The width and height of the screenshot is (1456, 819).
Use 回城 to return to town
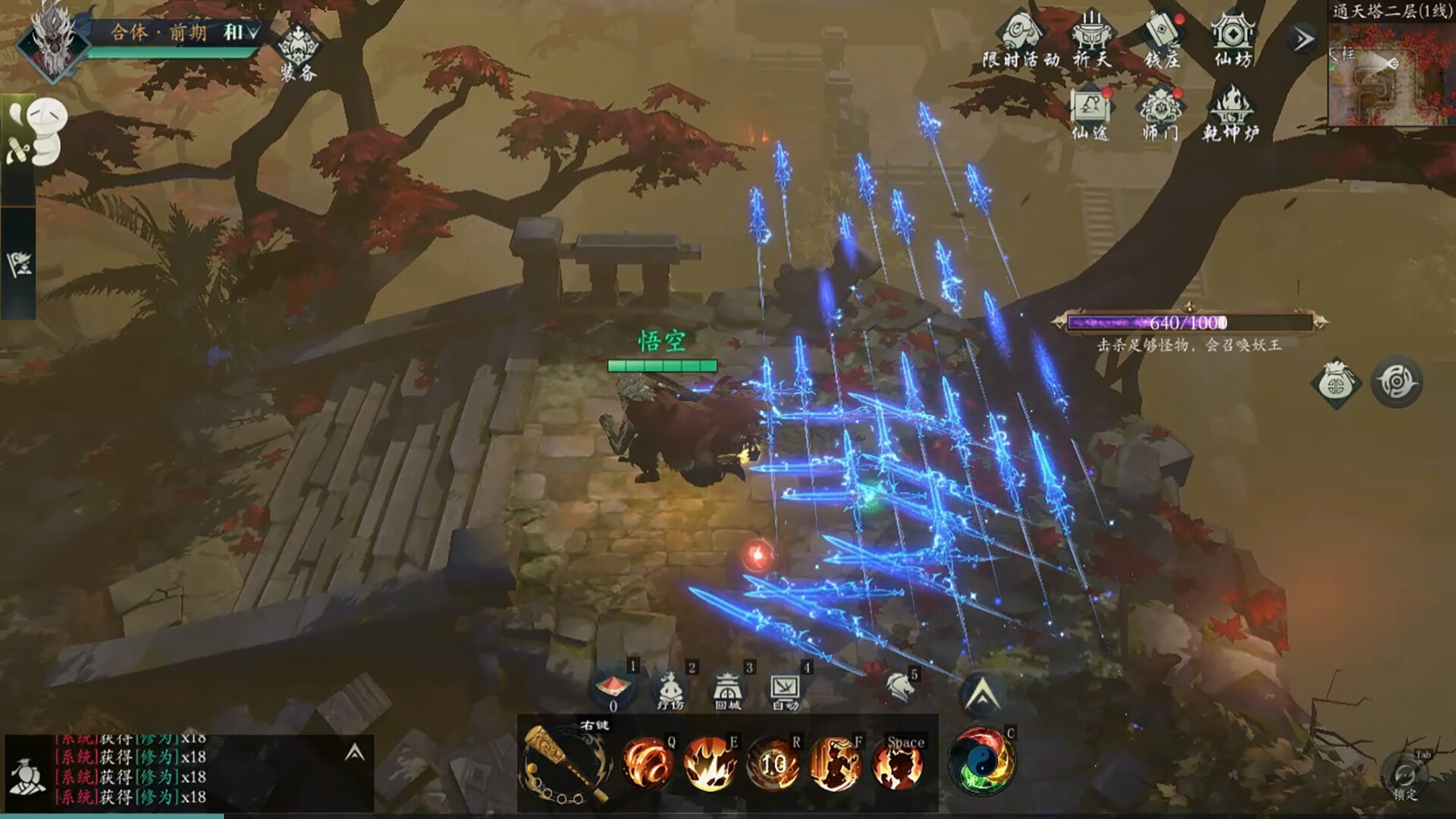(727, 689)
